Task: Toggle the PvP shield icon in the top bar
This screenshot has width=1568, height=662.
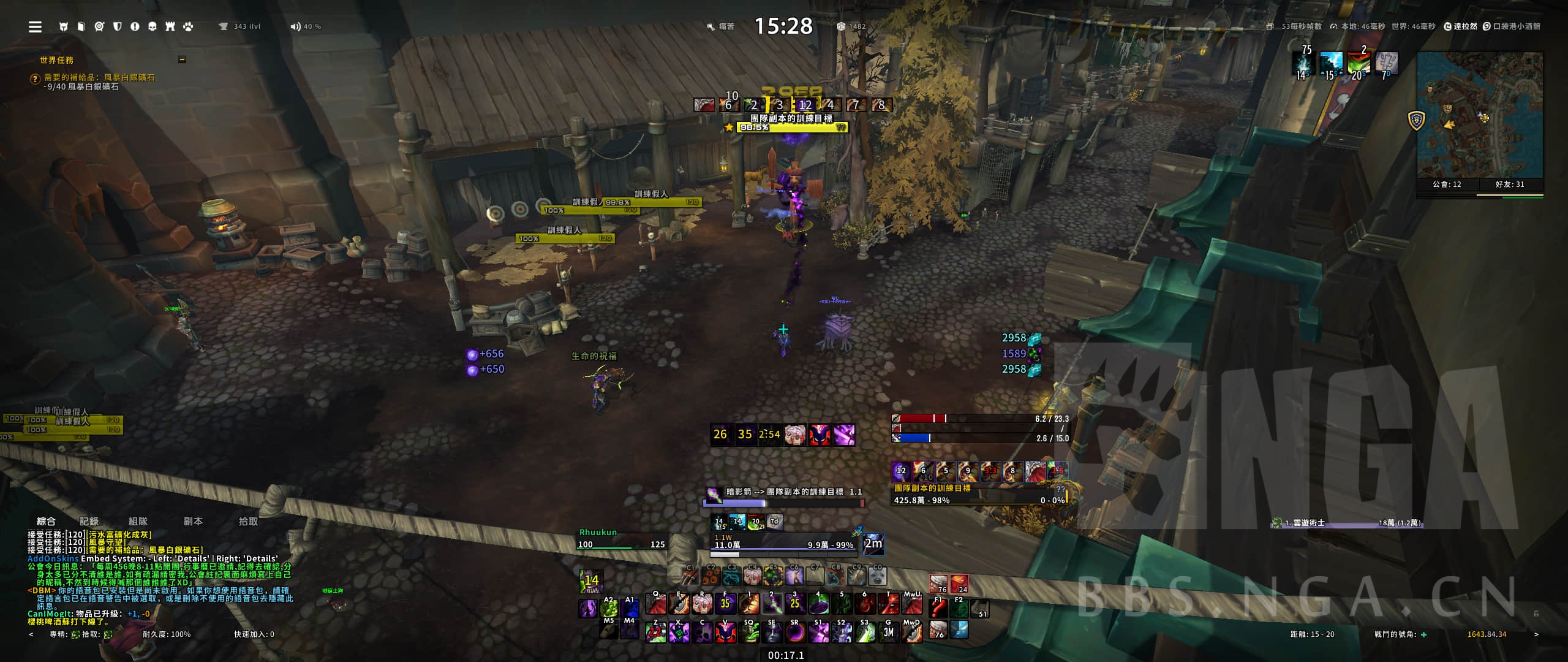Action: (116, 26)
